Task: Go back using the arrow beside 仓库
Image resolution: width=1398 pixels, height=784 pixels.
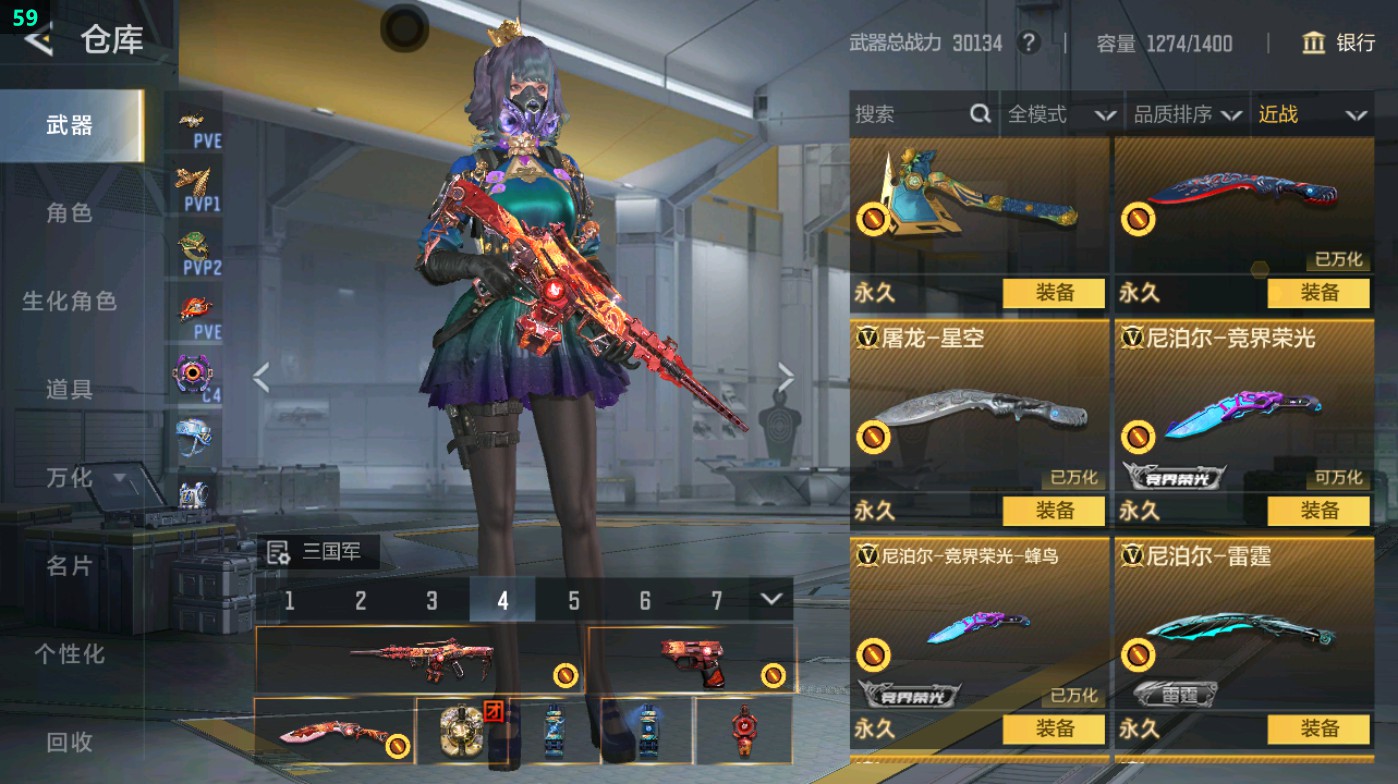Action: [38, 40]
